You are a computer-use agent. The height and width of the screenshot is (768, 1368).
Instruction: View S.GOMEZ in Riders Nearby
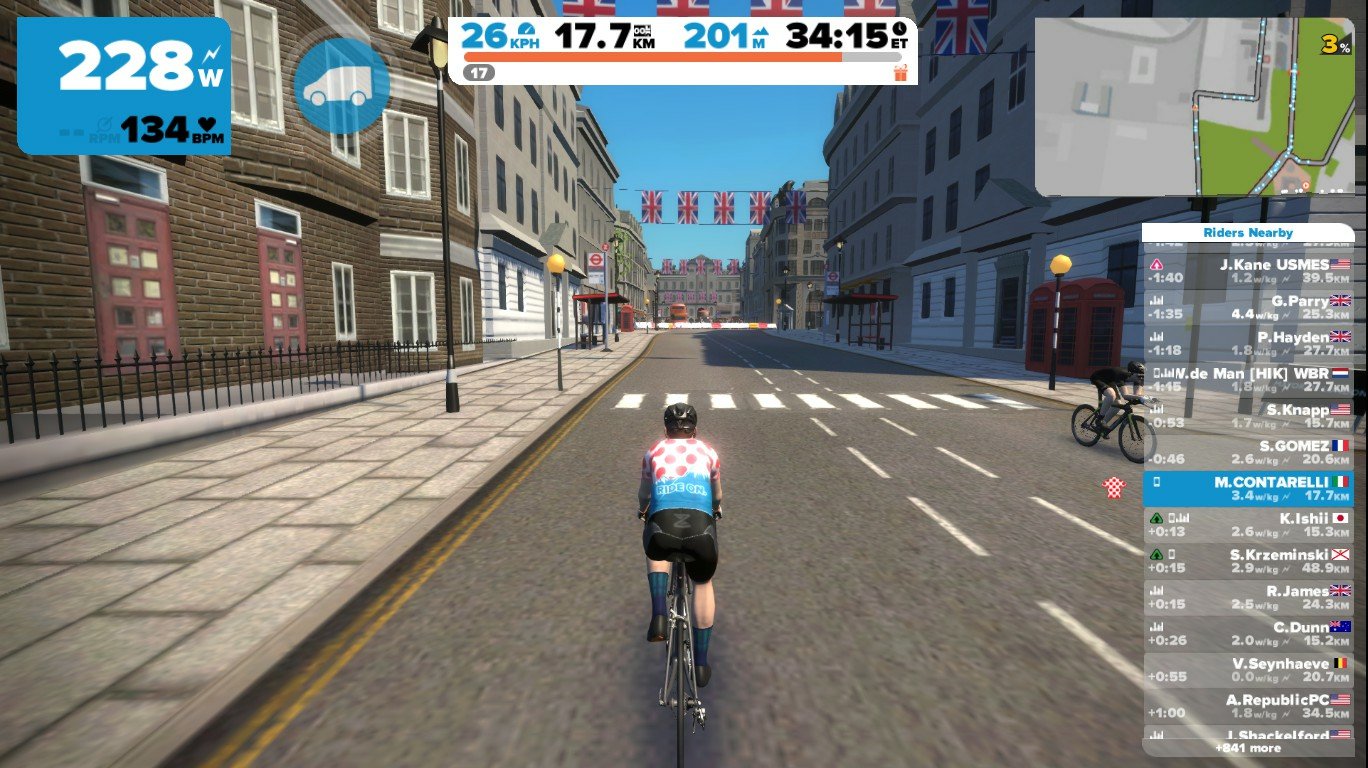1248,452
